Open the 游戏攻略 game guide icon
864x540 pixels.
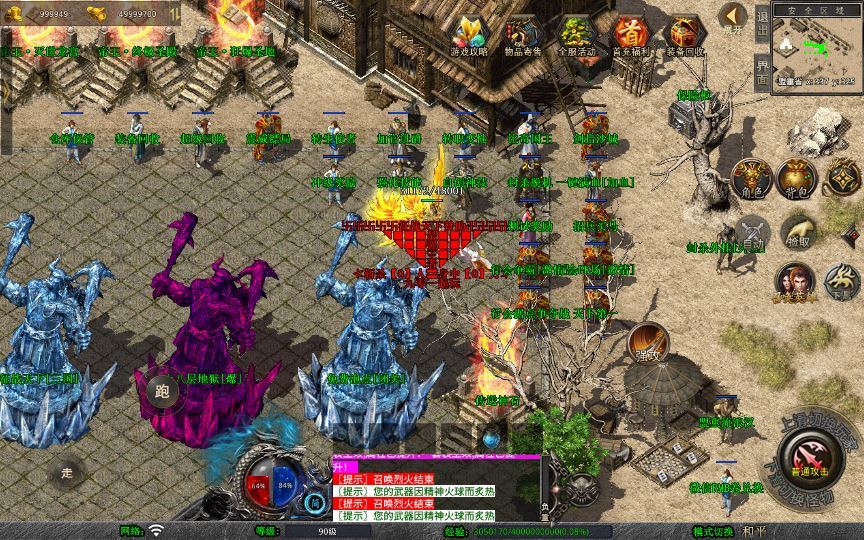click(x=470, y=35)
